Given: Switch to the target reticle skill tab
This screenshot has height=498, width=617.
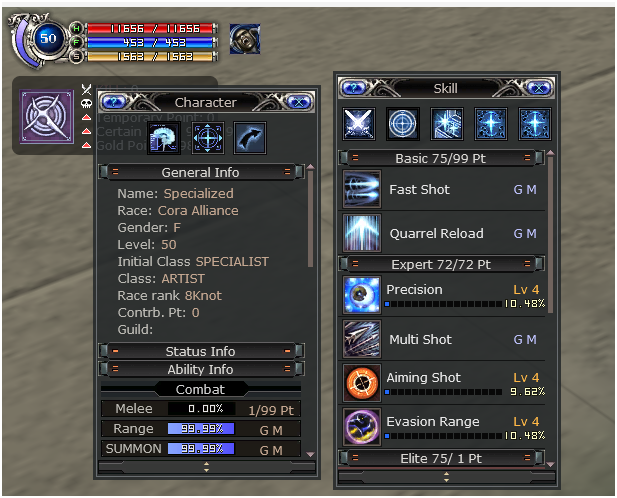Looking at the screenshot, I should click(x=403, y=123).
